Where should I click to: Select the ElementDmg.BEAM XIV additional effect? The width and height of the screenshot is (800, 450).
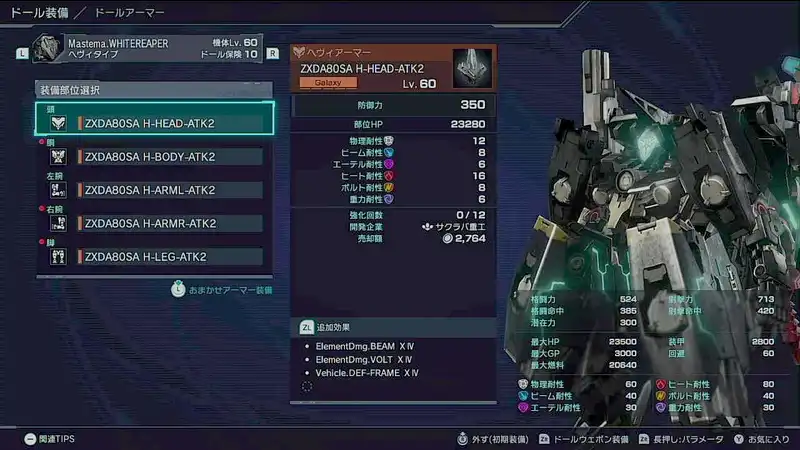pos(364,346)
